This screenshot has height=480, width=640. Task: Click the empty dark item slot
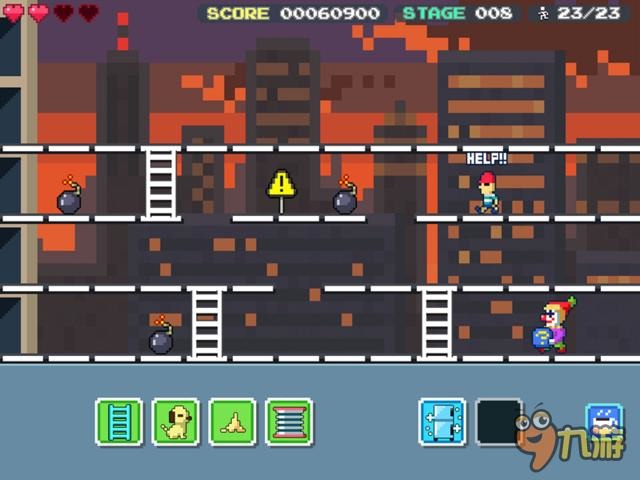tap(498, 421)
